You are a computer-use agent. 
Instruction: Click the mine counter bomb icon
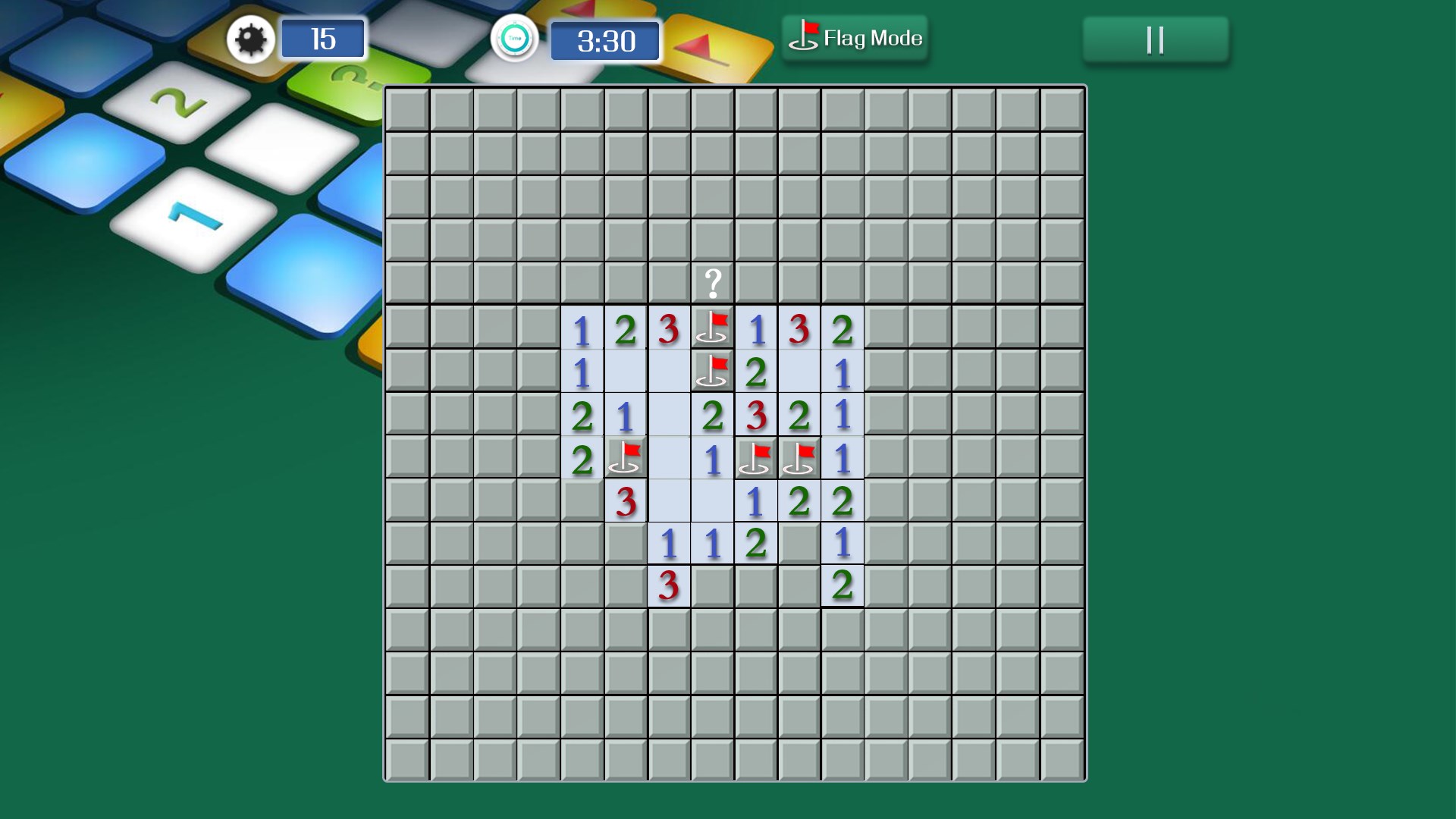(x=250, y=39)
